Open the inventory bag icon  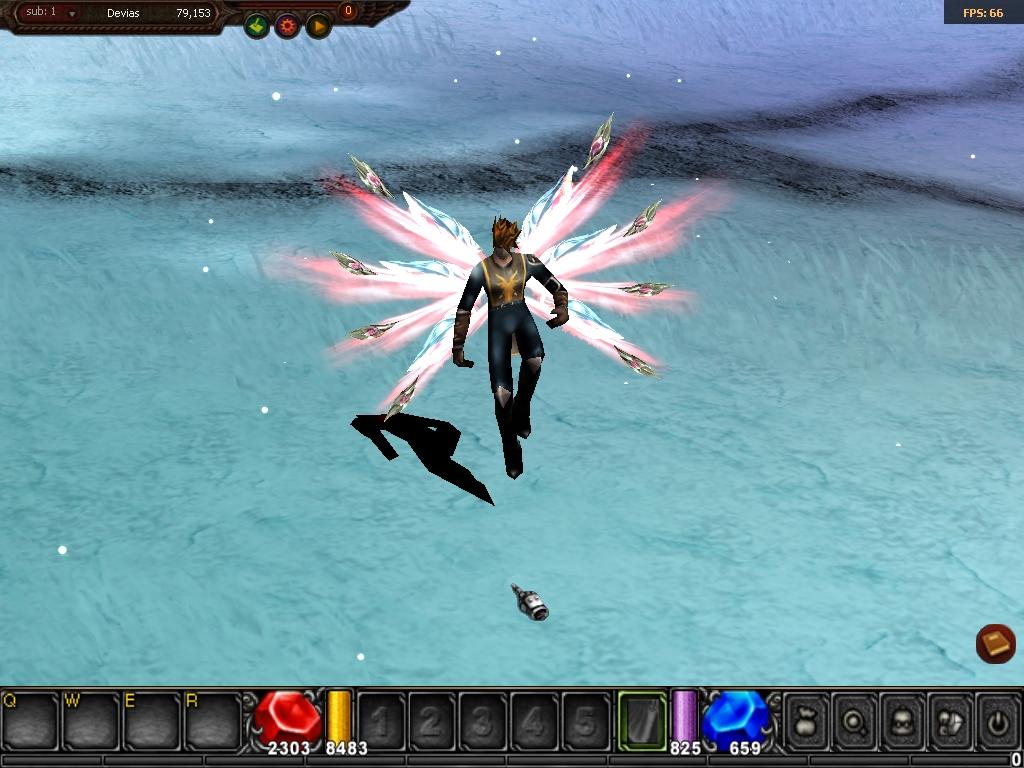807,720
